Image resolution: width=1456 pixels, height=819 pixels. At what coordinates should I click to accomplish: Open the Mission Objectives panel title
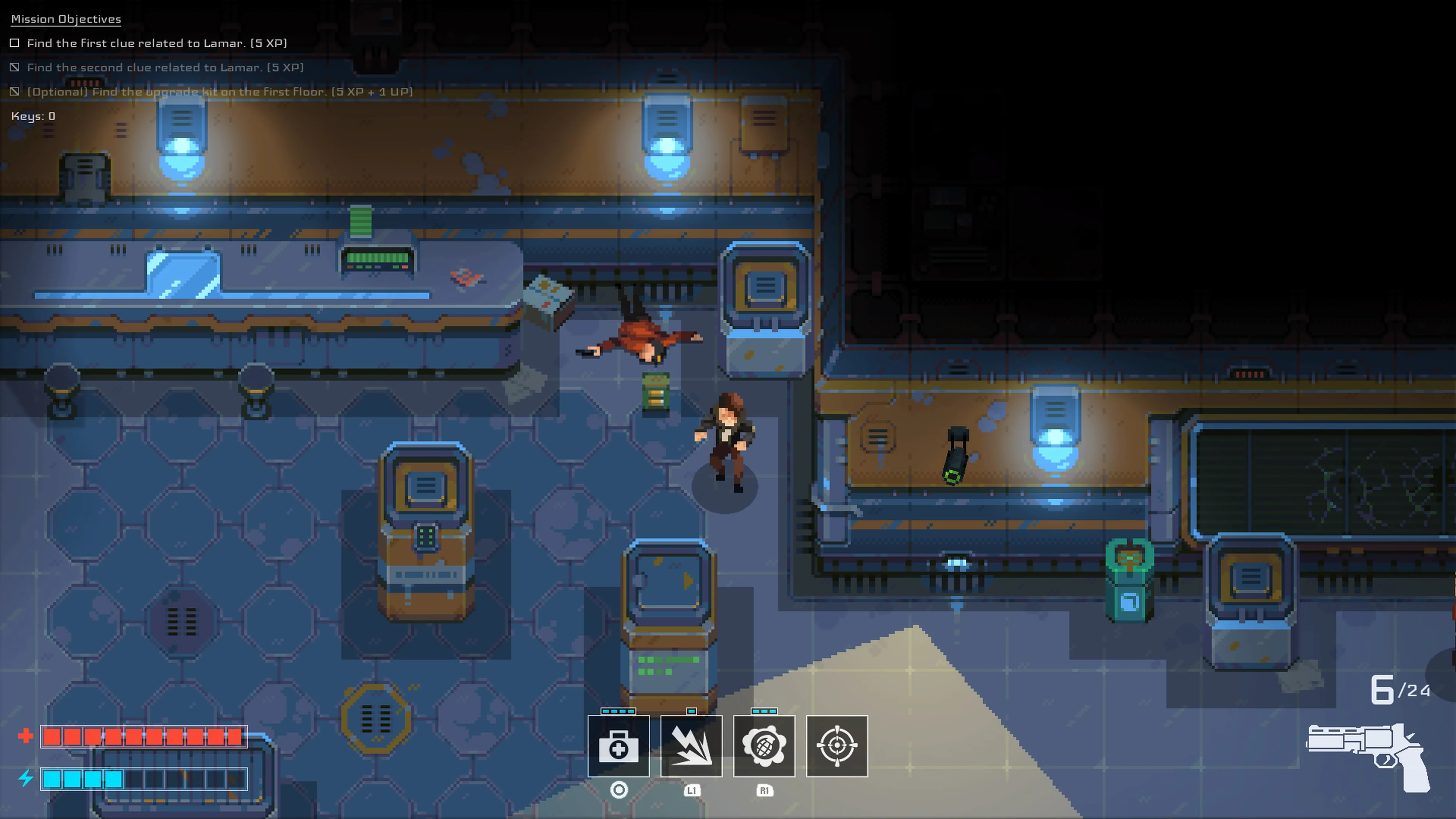click(65, 19)
